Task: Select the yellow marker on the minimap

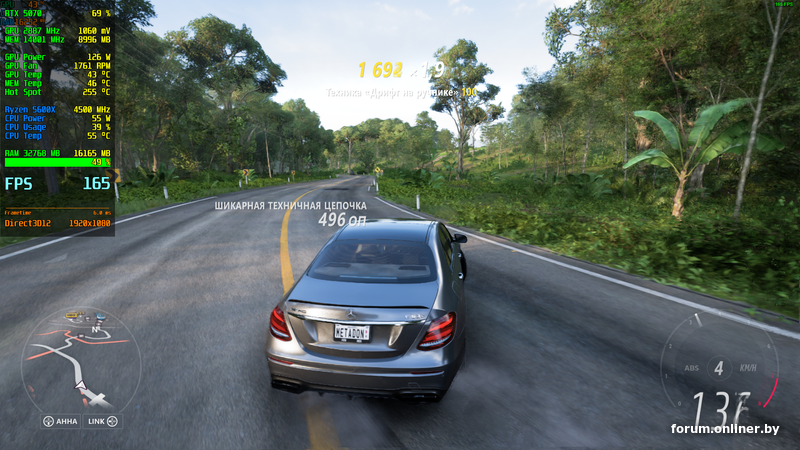Action: [71, 315]
